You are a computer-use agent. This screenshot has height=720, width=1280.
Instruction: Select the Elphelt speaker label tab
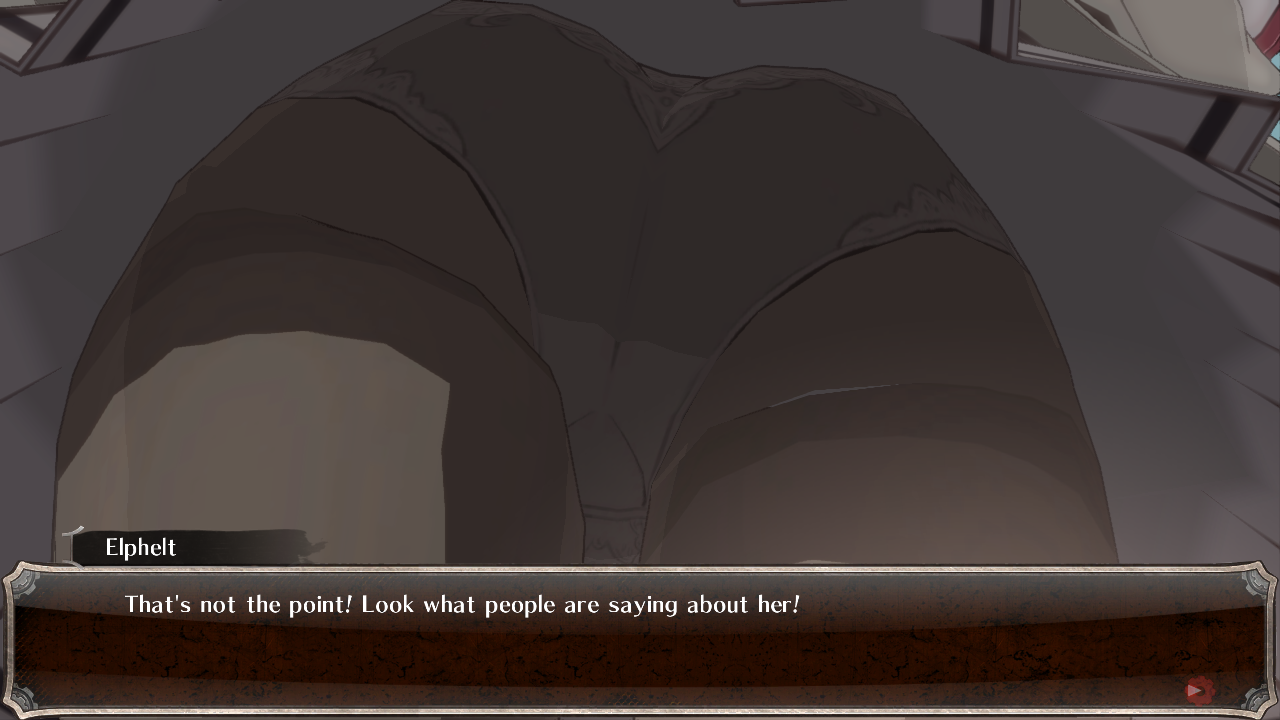140,547
